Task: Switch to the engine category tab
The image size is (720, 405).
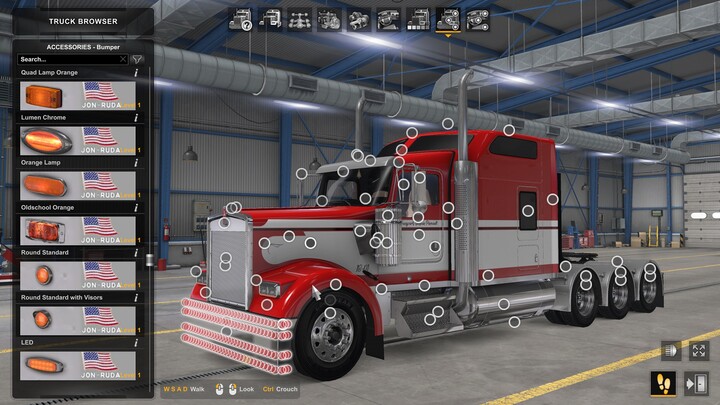Action: pos(328,18)
